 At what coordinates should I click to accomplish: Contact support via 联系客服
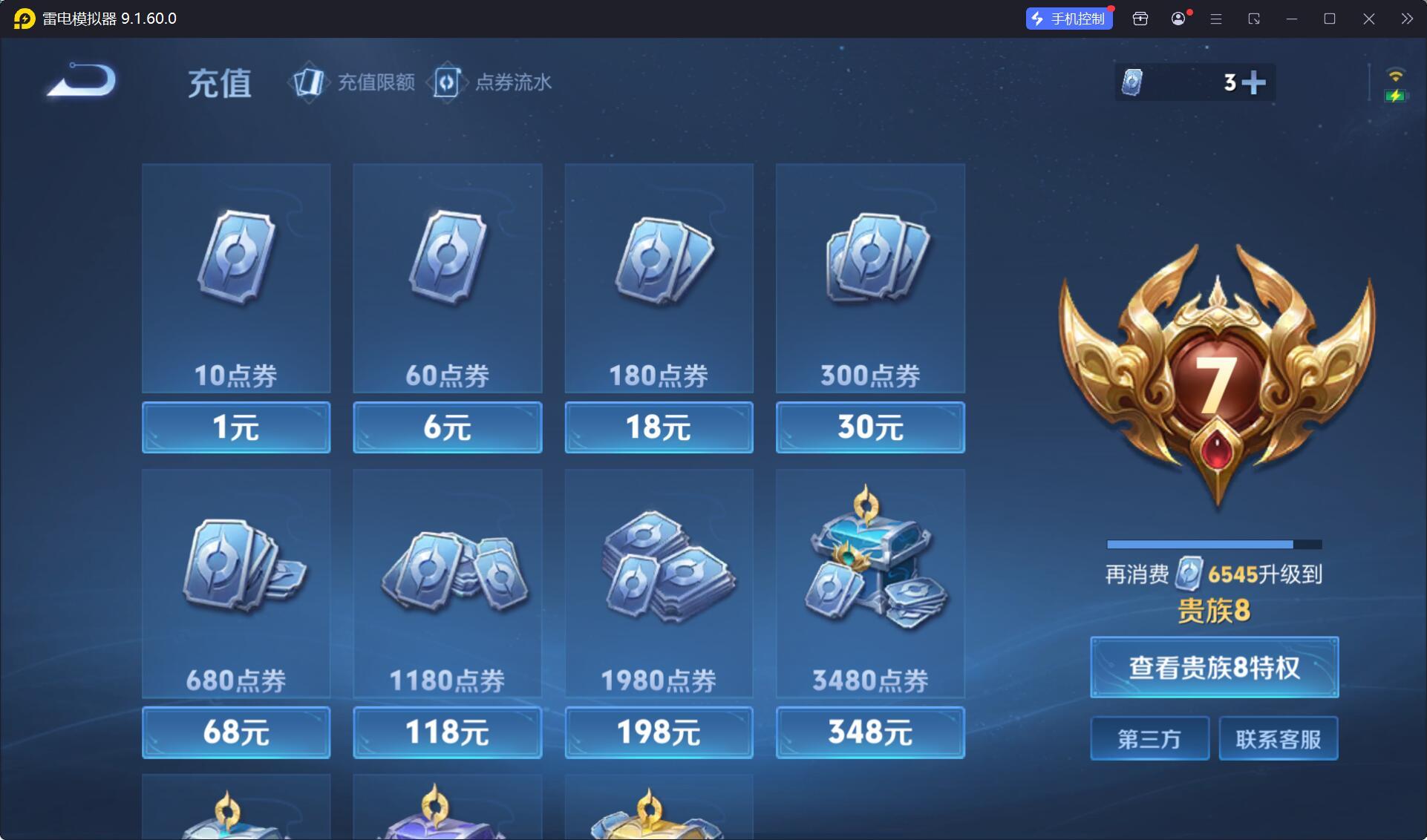(1278, 738)
